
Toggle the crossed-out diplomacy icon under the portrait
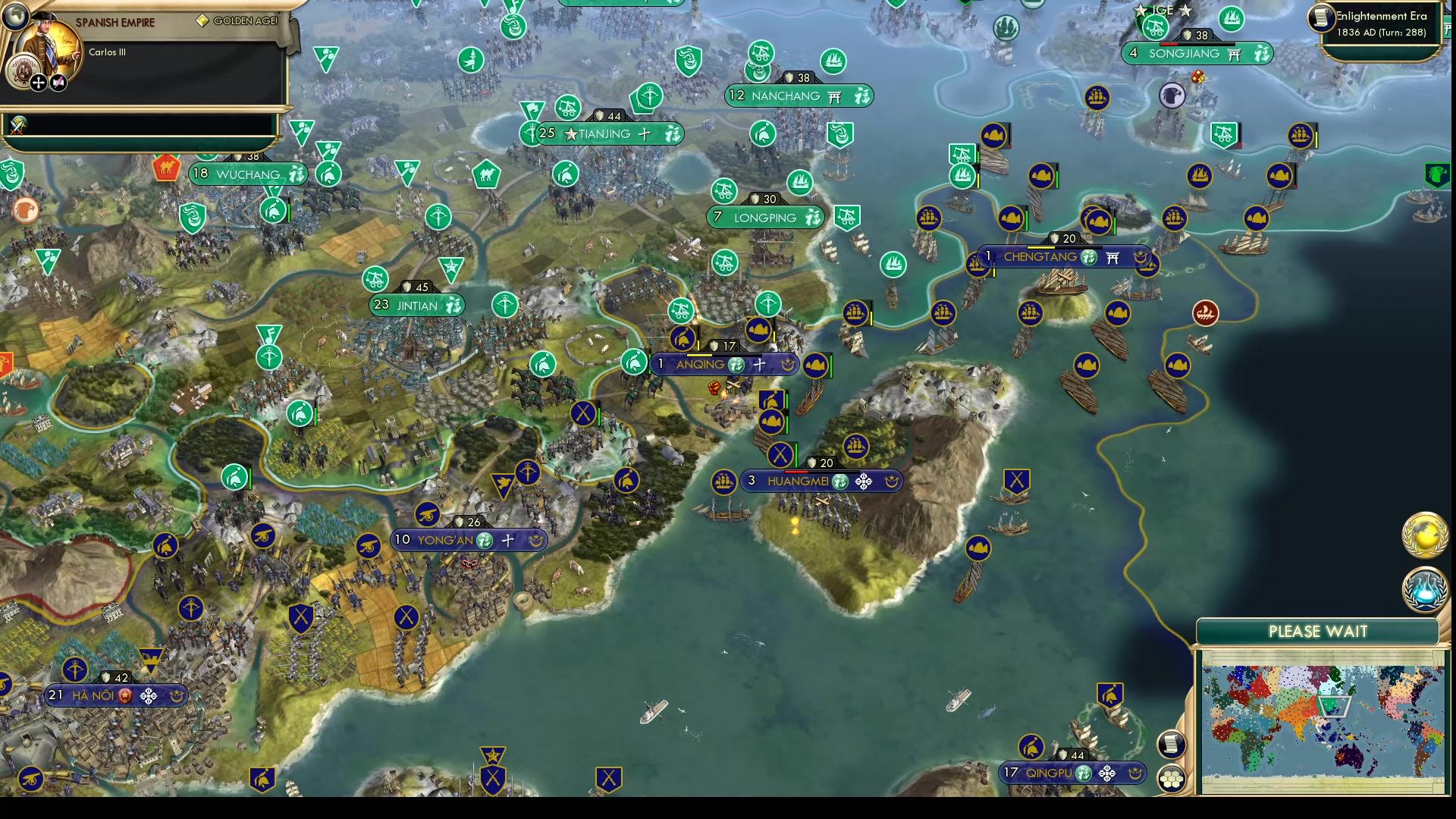(x=58, y=83)
